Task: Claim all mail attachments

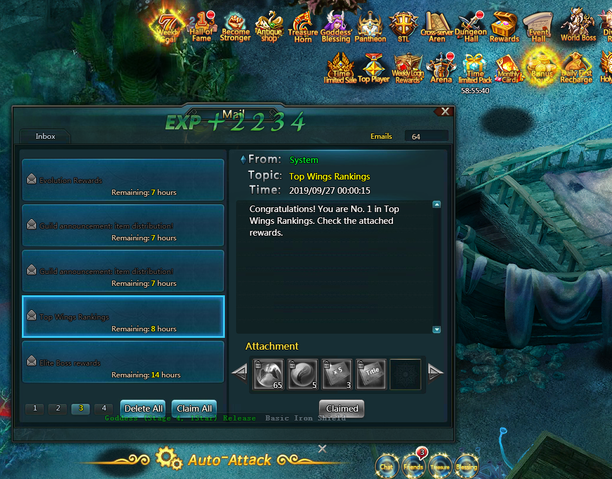Action: click(193, 408)
